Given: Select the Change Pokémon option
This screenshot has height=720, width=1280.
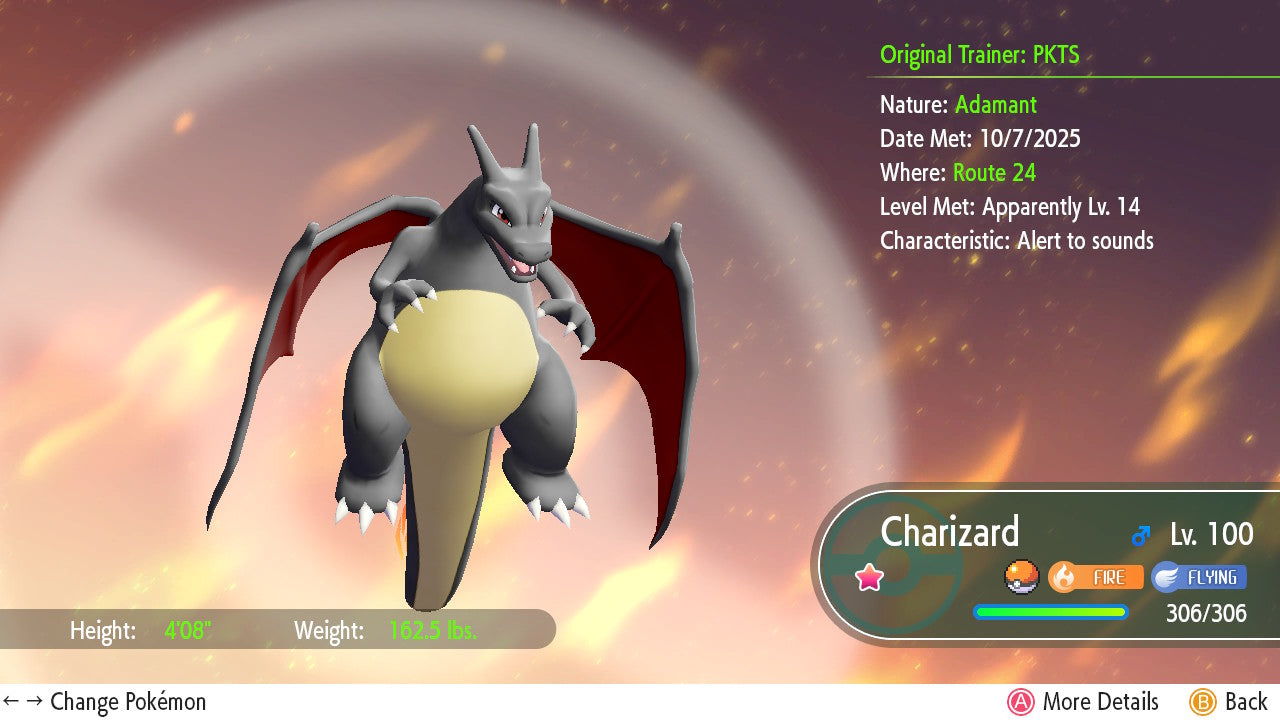Looking at the screenshot, I should click(x=105, y=702).
